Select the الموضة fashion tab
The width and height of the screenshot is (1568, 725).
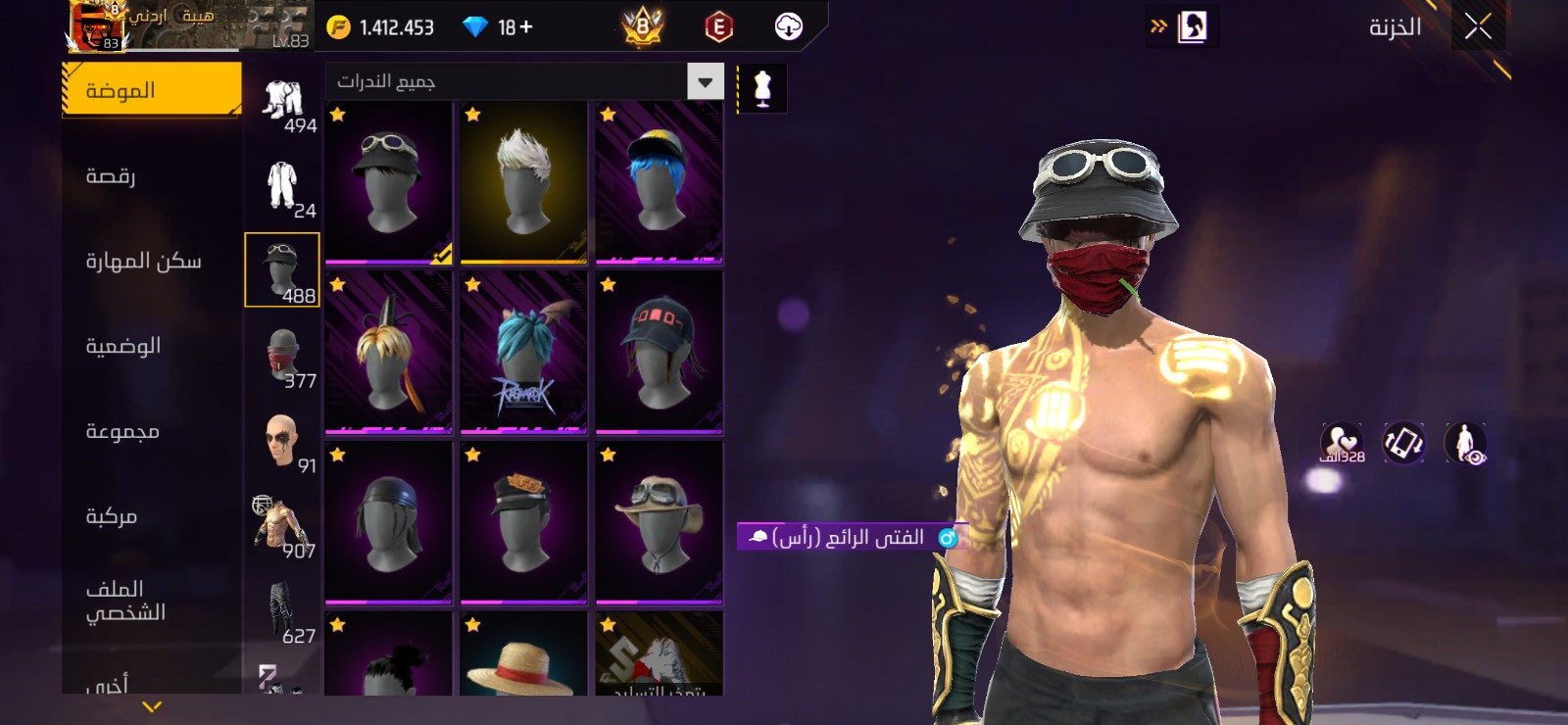tap(151, 90)
